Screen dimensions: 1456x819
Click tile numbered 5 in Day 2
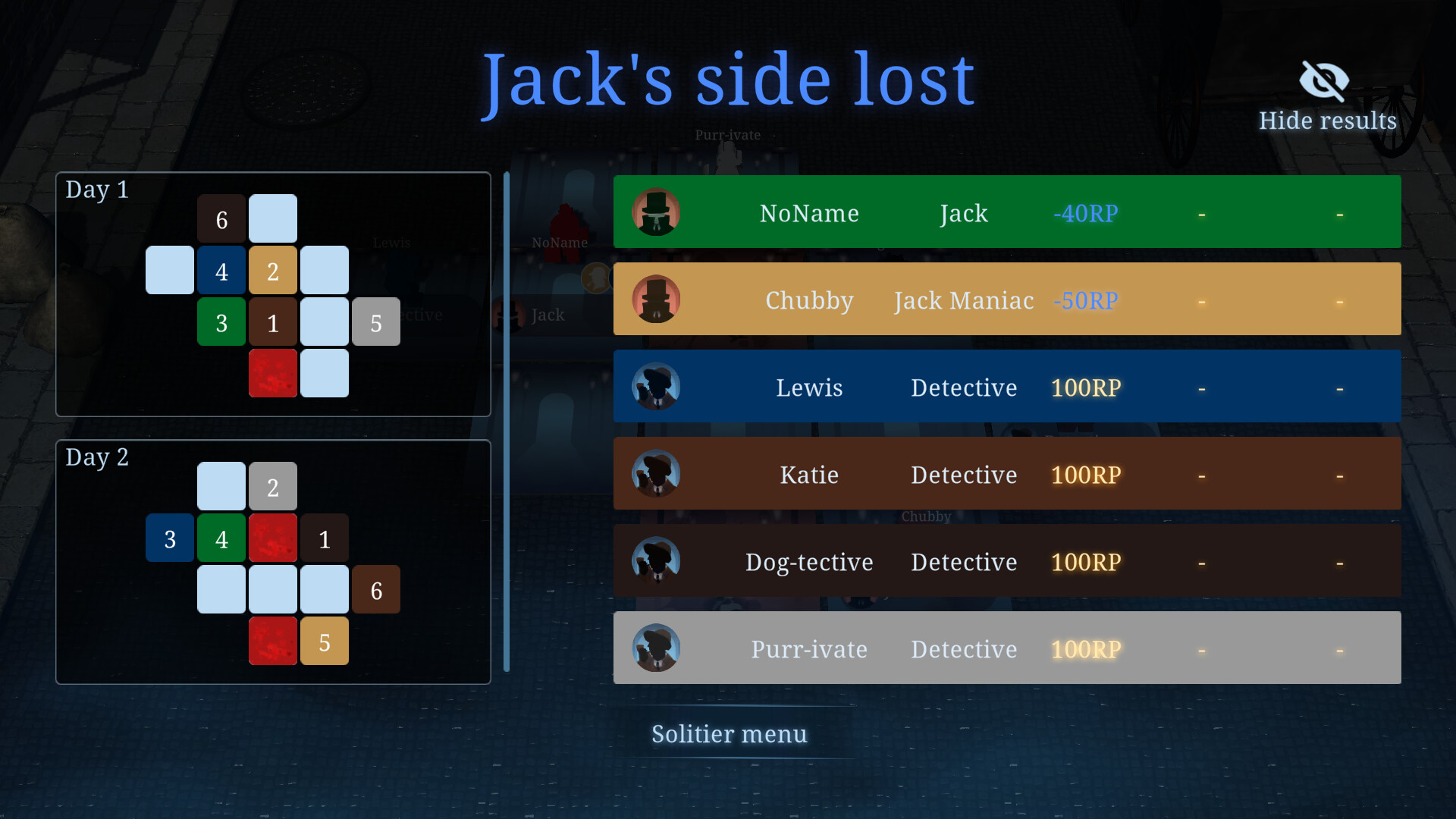pos(325,641)
